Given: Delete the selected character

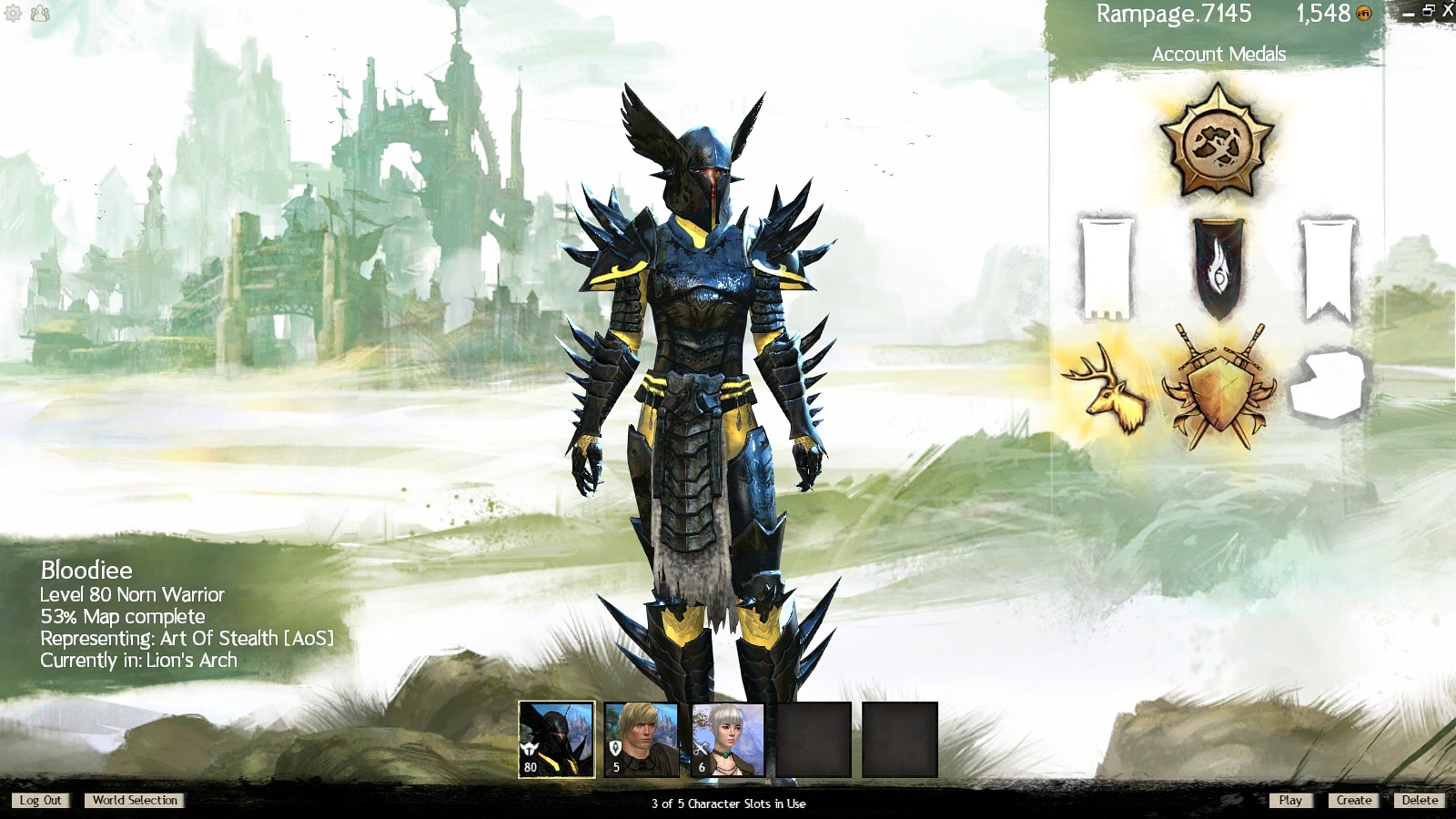Looking at the screenshot, I should (1420, 801).
